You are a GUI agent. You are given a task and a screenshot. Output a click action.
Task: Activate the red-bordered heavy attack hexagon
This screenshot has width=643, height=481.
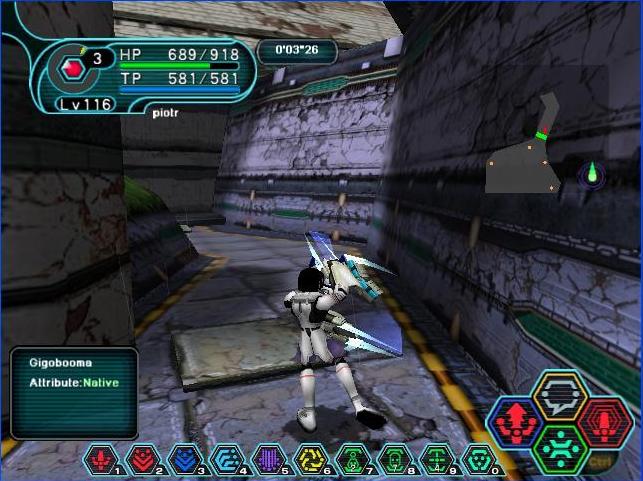(x=599, y=422)
